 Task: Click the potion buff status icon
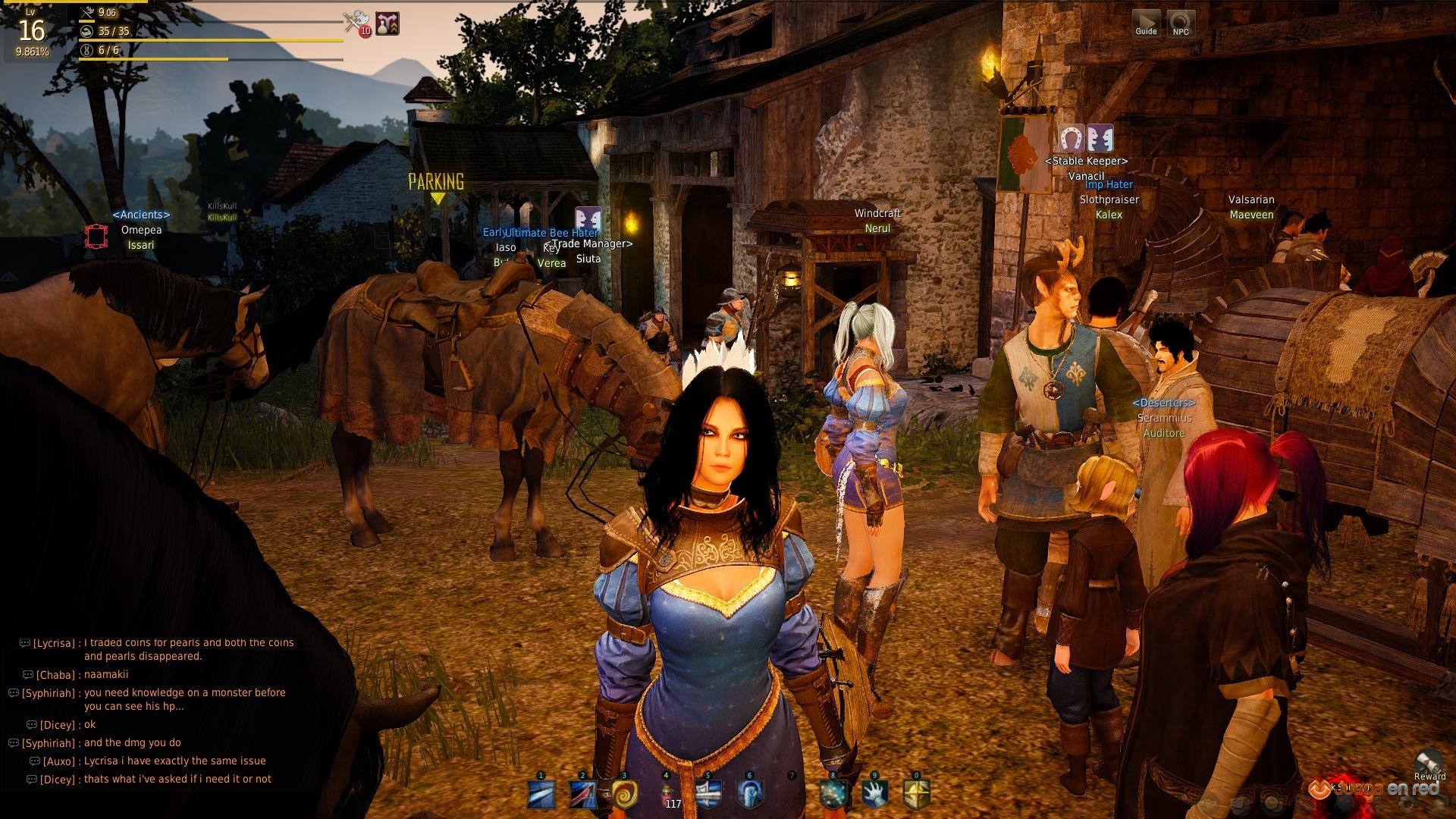[x=388, y=24]
